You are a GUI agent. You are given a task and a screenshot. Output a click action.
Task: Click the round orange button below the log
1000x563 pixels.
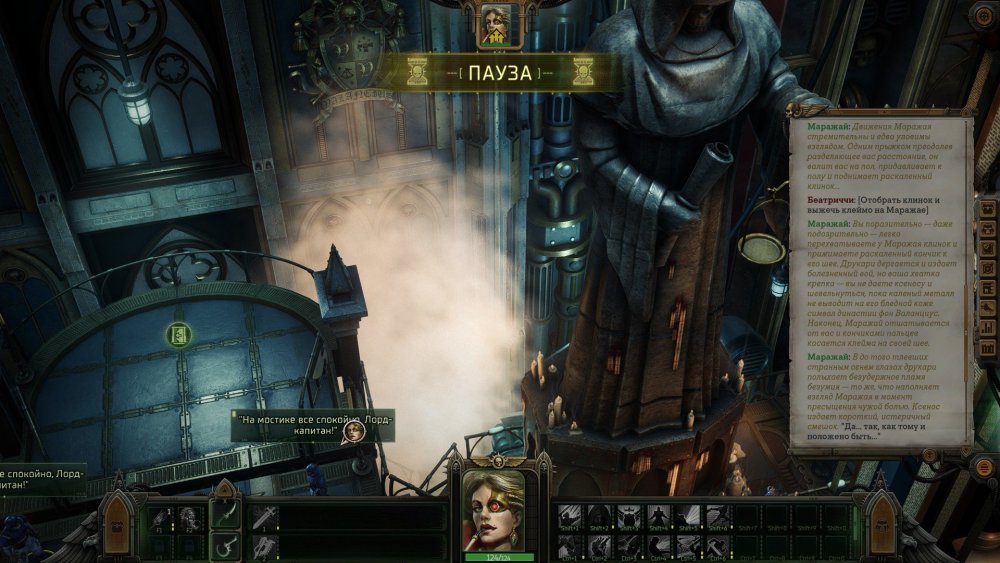(x=930, y=457)
